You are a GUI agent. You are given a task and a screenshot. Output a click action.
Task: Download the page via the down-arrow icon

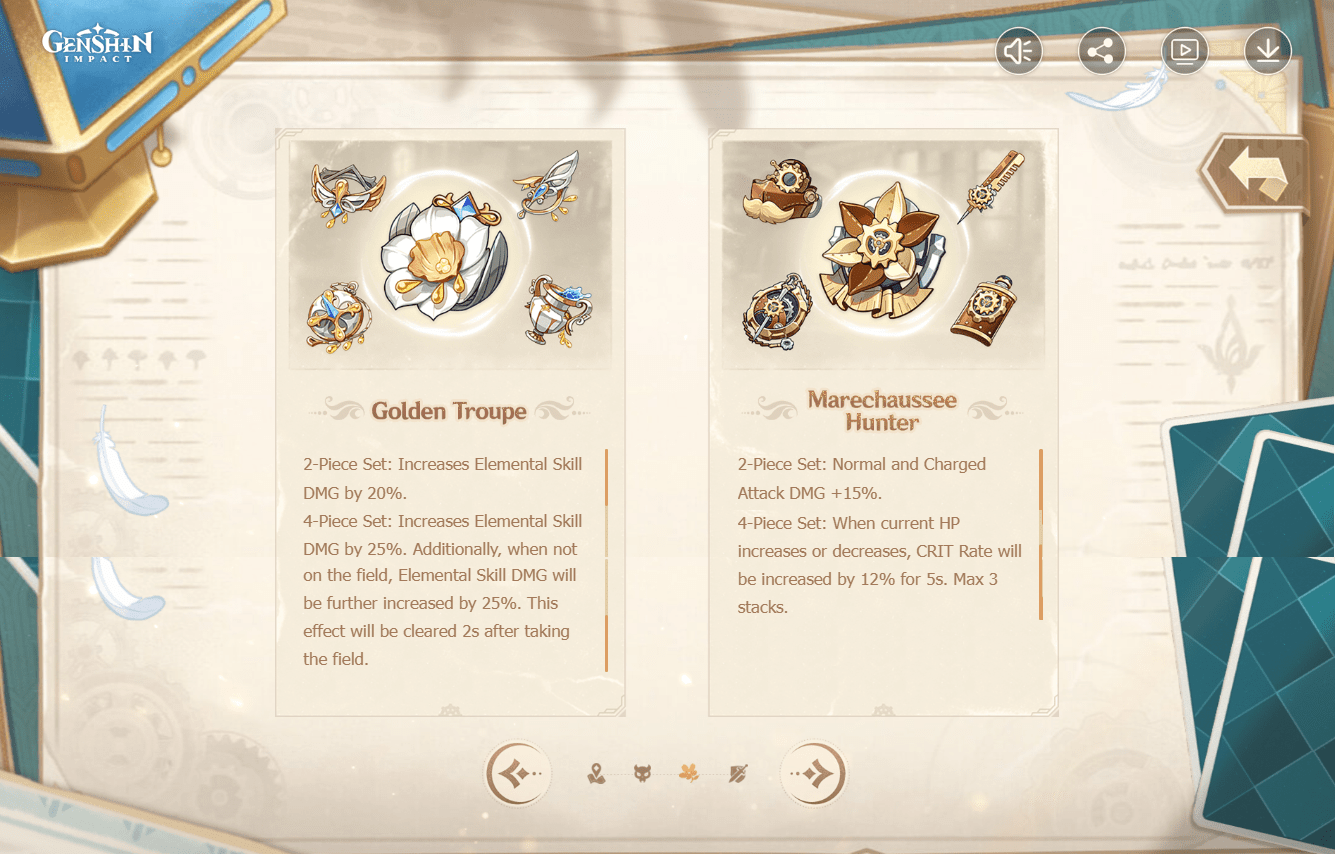(1267, 50)
